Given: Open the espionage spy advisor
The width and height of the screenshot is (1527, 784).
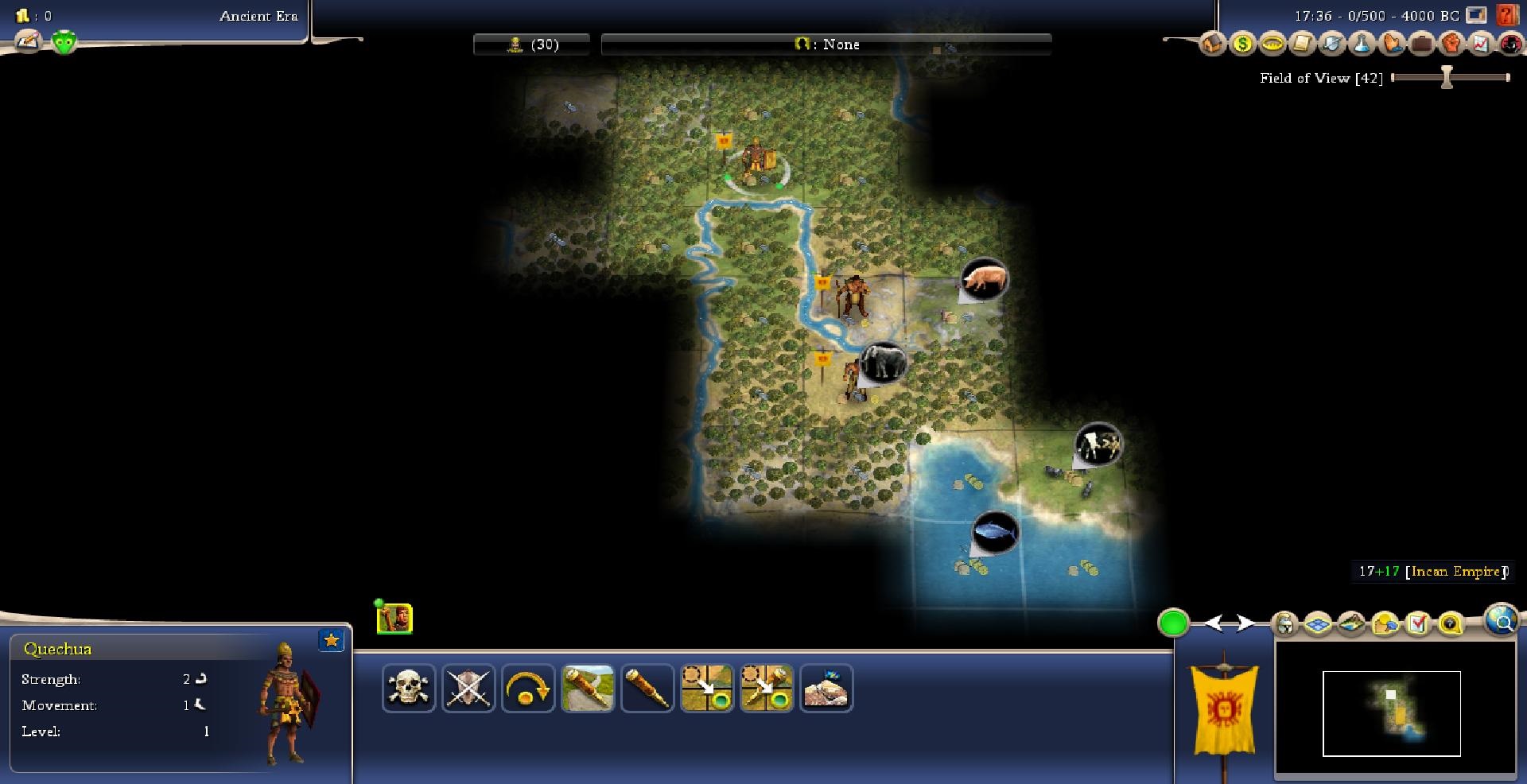Looking at the screenshot, I should tap(1510, 44).
